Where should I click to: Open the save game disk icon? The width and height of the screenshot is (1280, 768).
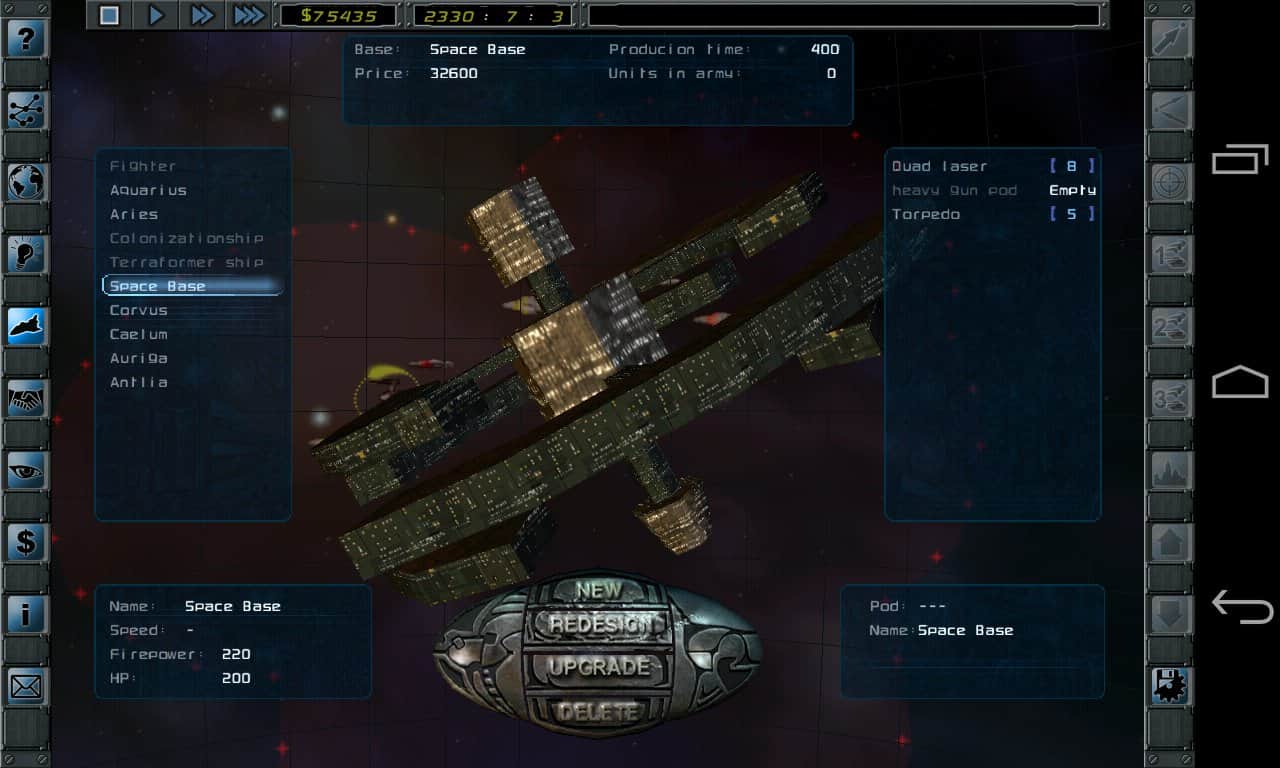[x=1170, y=686]
